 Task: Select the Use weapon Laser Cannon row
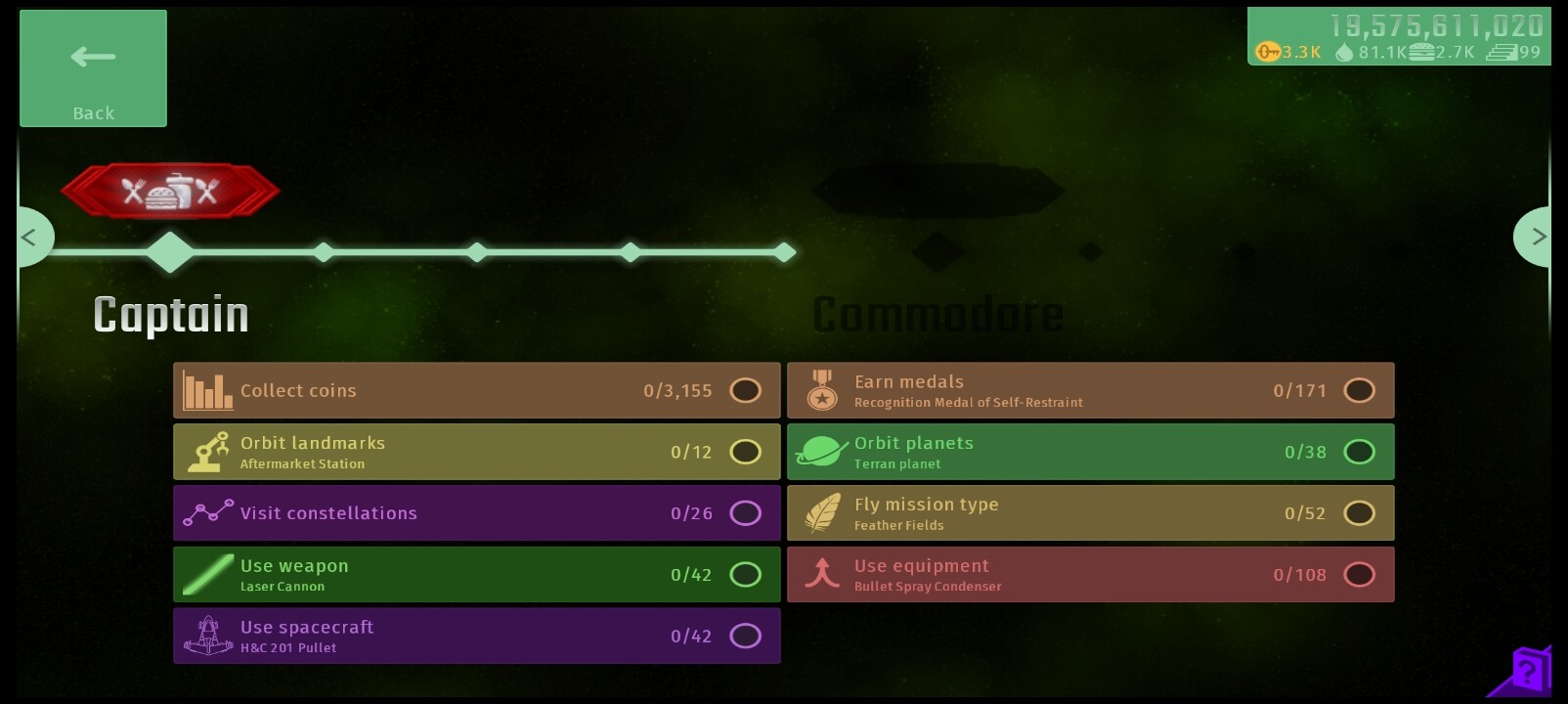pyautogui.click(x=476, y=575)
